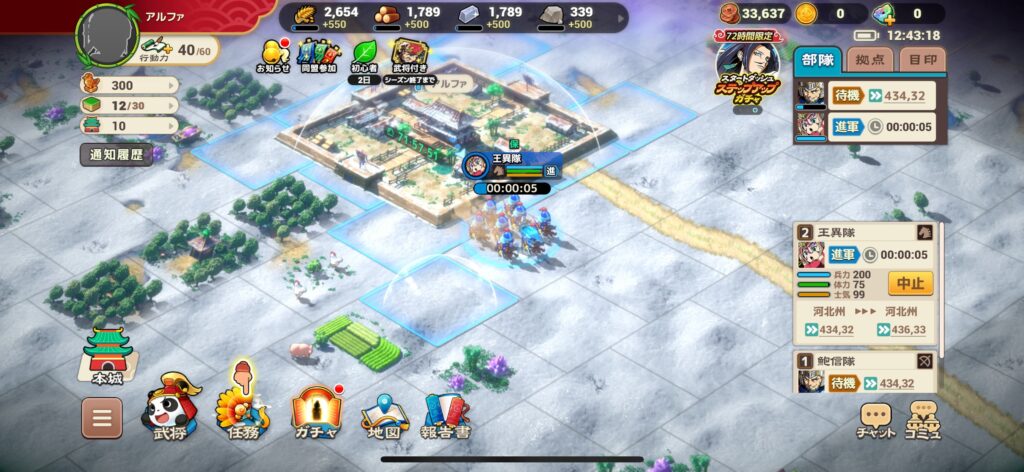Open the 地図 map
Screen dimensions: 1024x472
(x=385, y=416)
